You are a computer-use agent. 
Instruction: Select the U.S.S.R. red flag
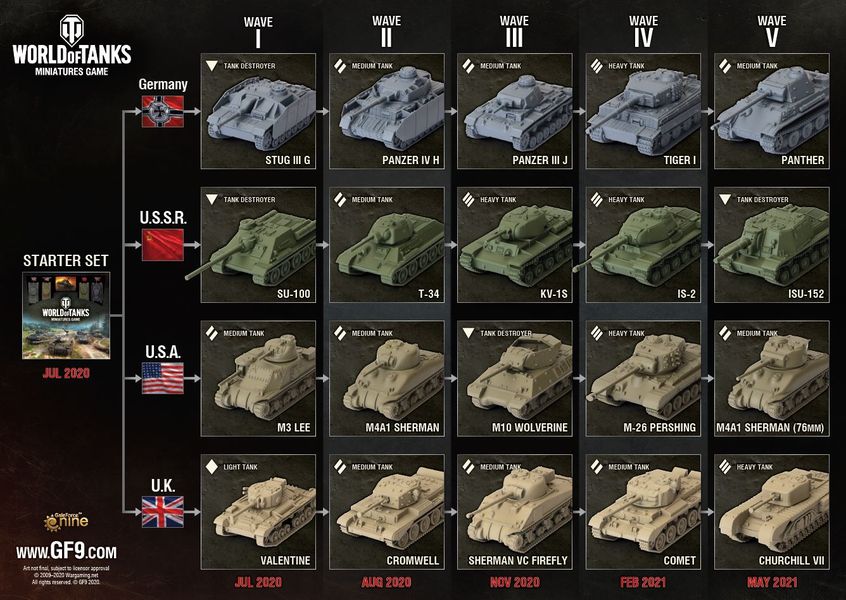(x=163, y=244)
